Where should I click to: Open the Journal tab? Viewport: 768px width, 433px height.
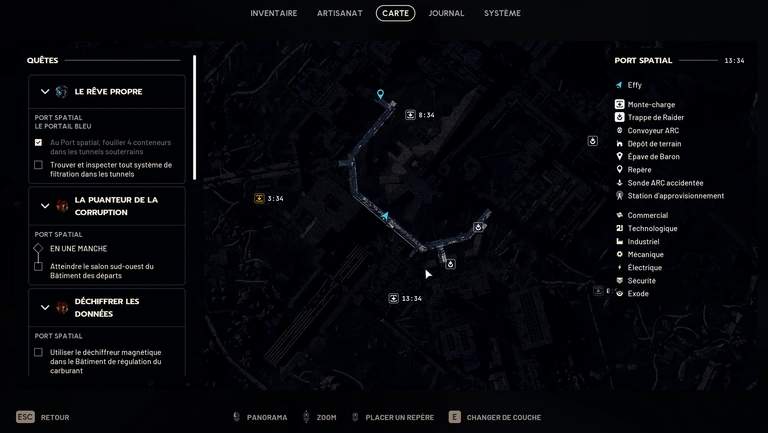pyautogui.click(x=446, y=13)
